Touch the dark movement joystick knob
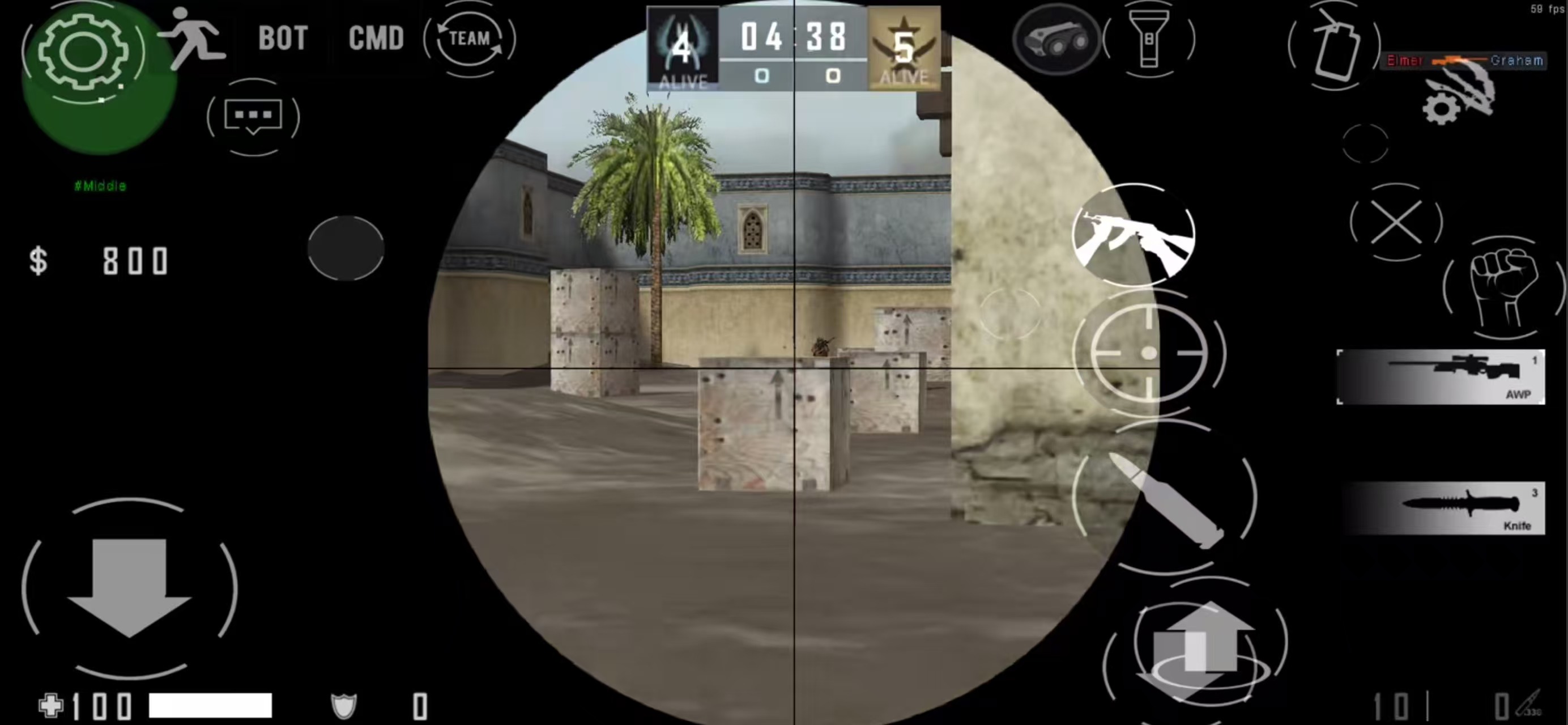This screenshot has width=1568, height=725. (x=346, y=248)
